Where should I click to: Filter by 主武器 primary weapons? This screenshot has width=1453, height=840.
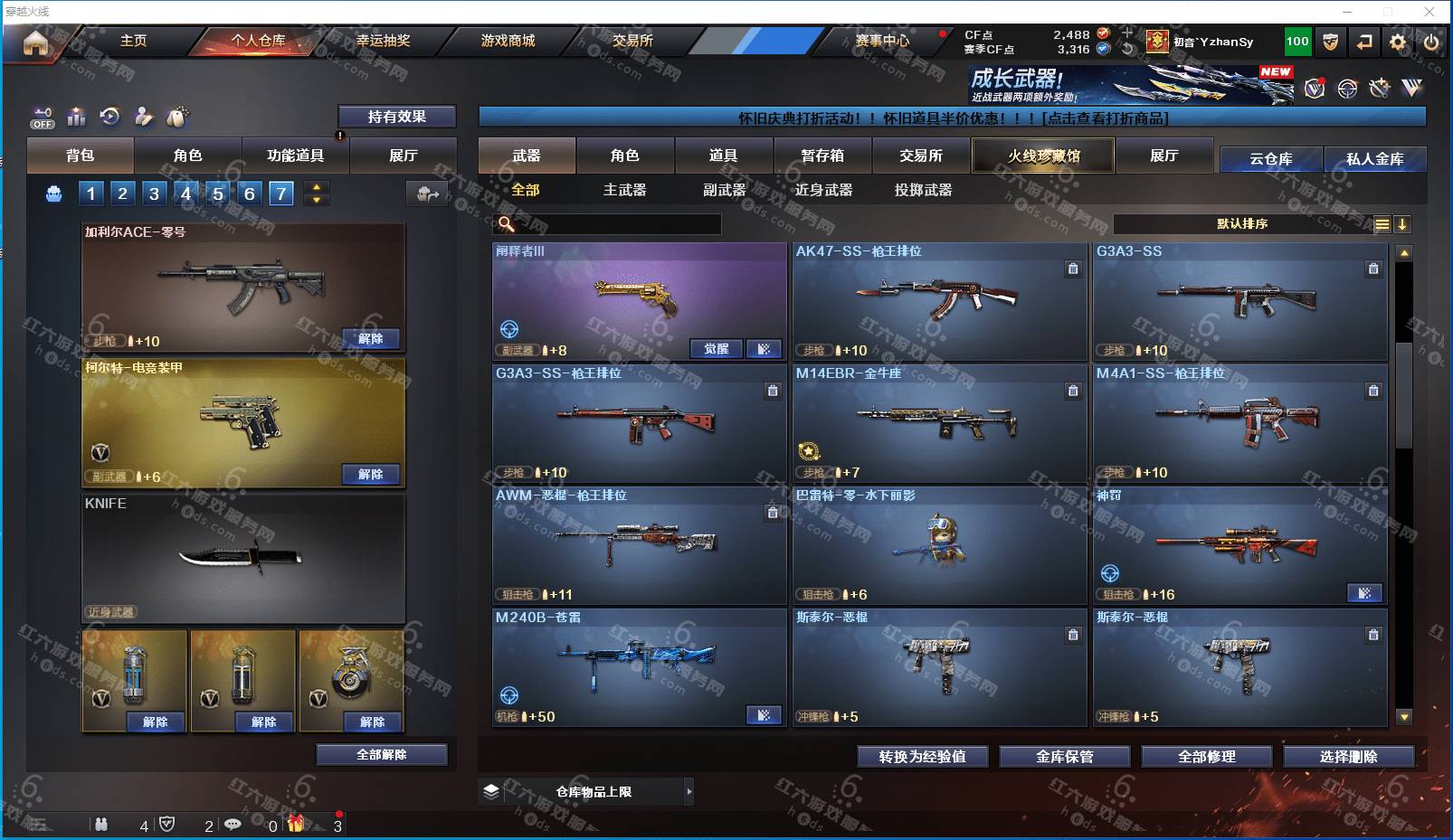tap(624, 190)
